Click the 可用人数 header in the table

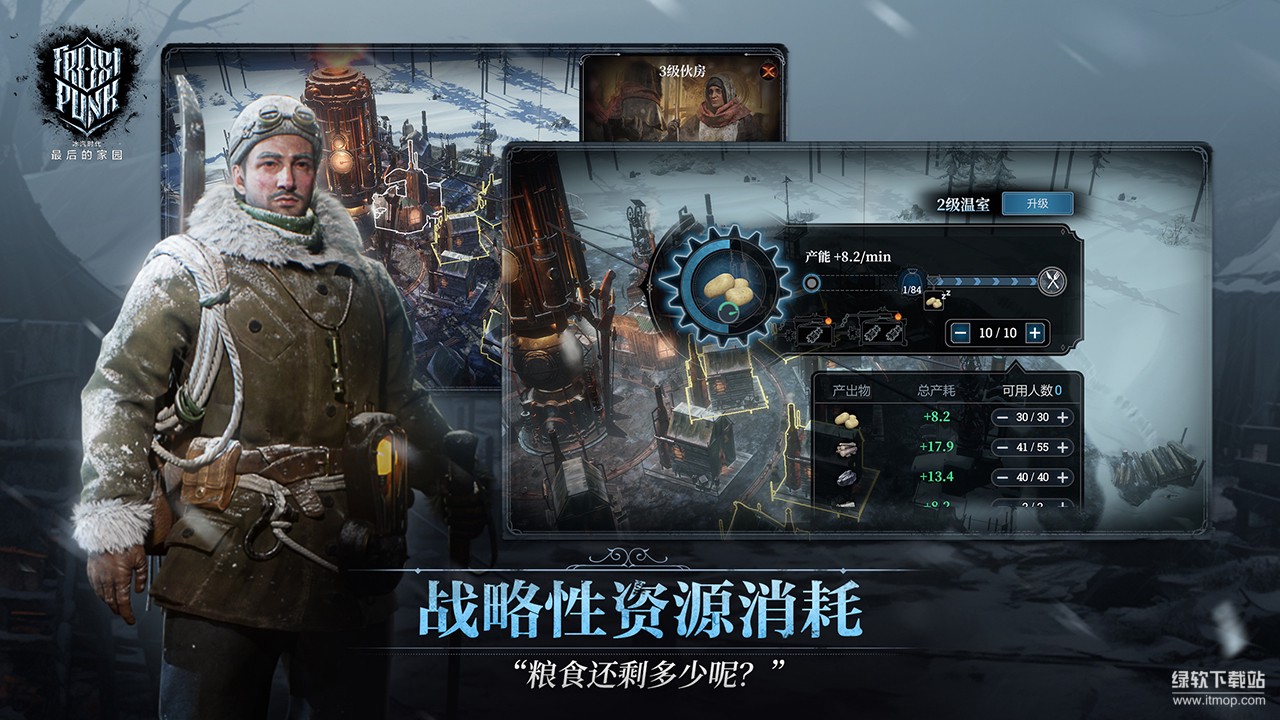1027,390
